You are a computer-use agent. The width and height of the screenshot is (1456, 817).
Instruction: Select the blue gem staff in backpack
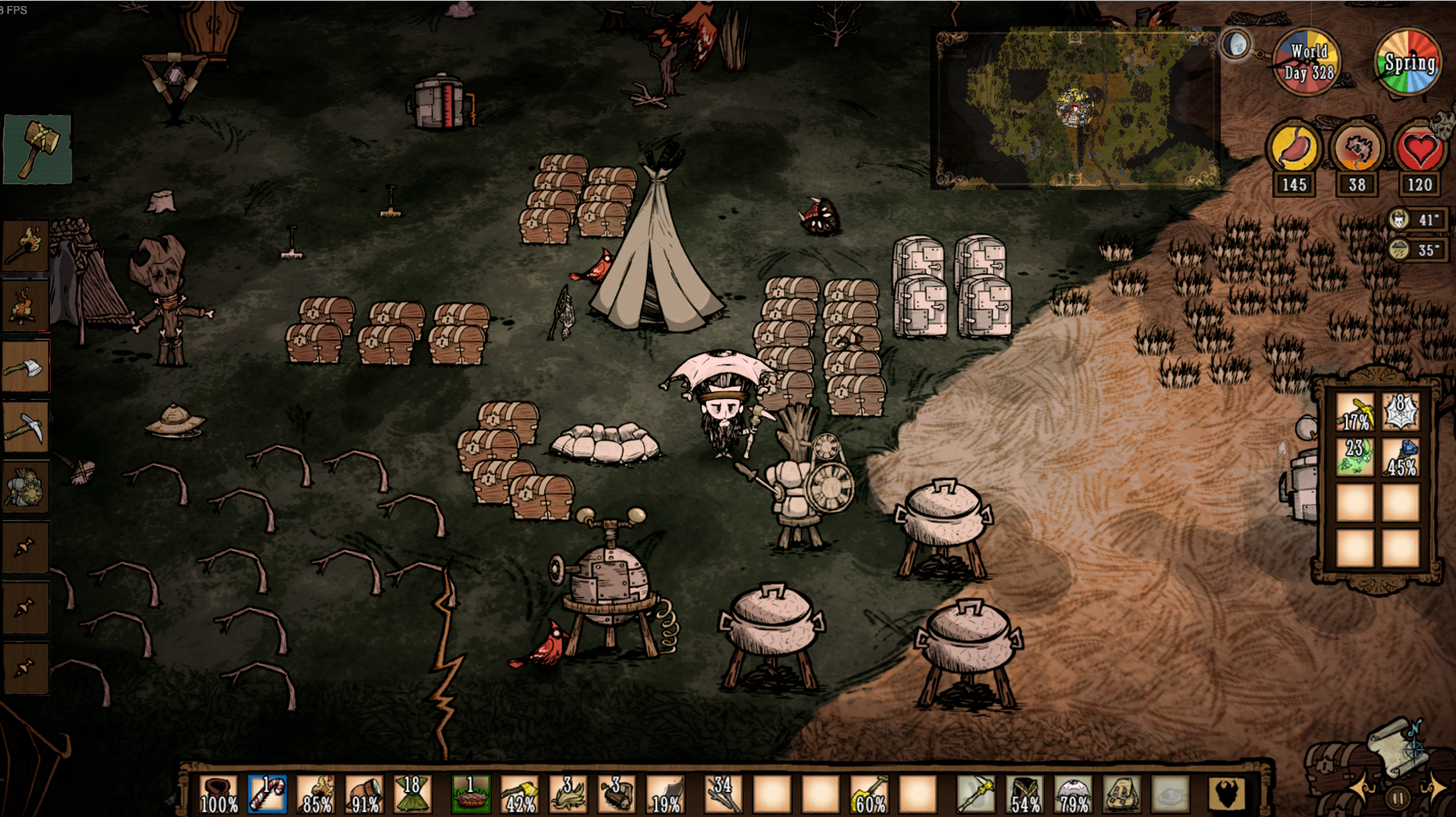click(x=1401, y=458)
